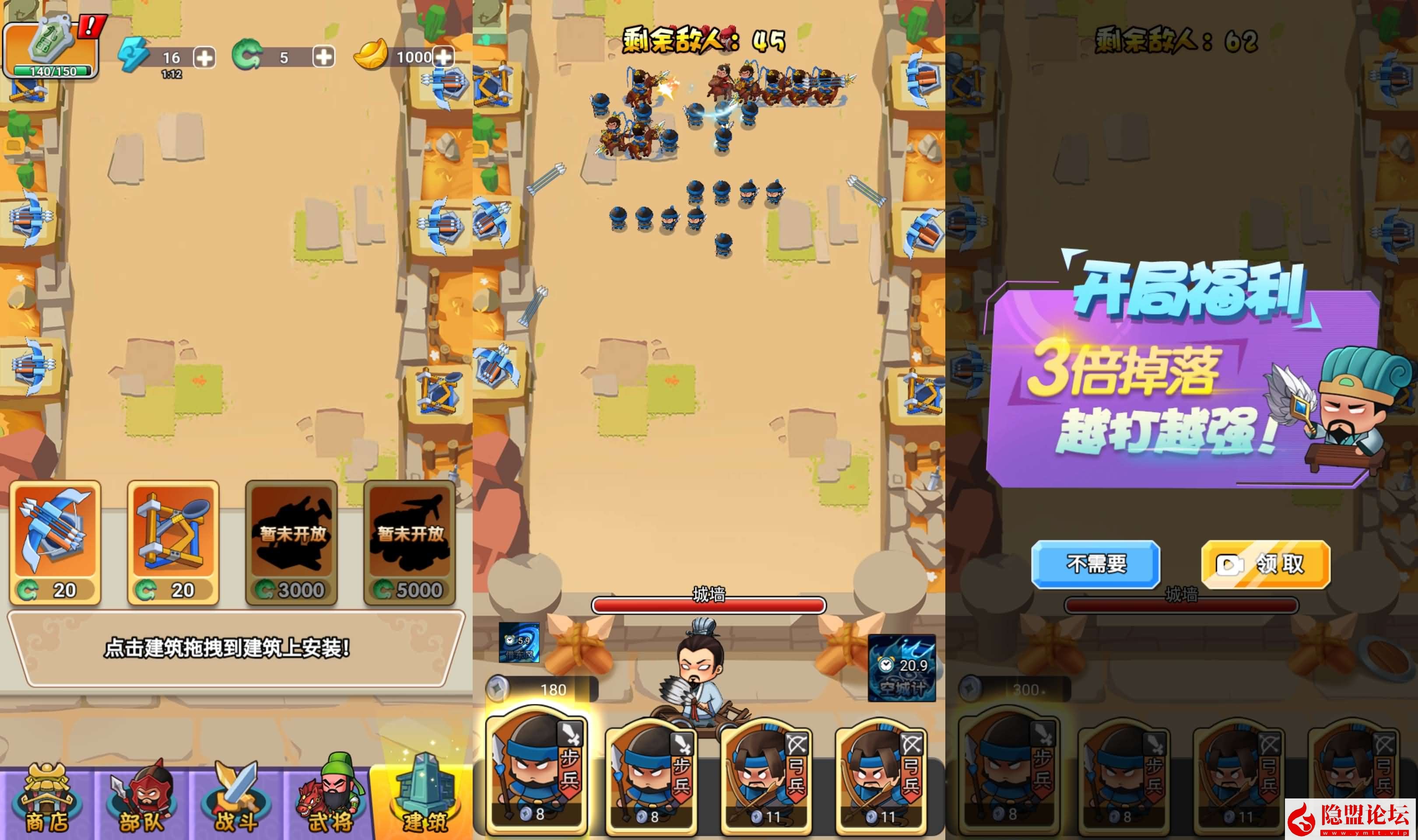
Task: Buy more gold ingots with plus button
Action: point(443,57)
